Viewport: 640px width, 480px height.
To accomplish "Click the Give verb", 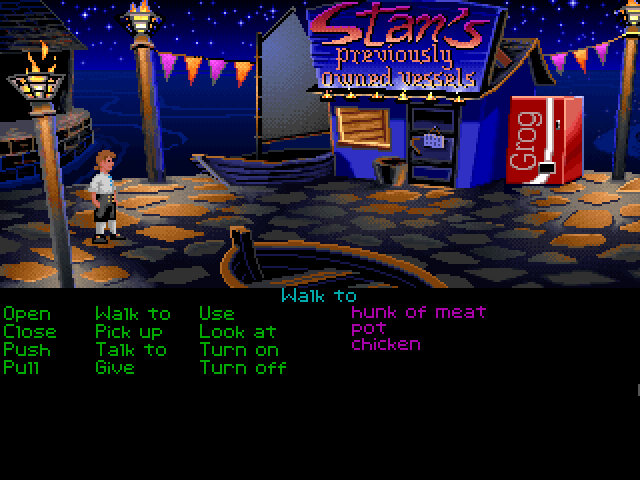I will (115, 367).
